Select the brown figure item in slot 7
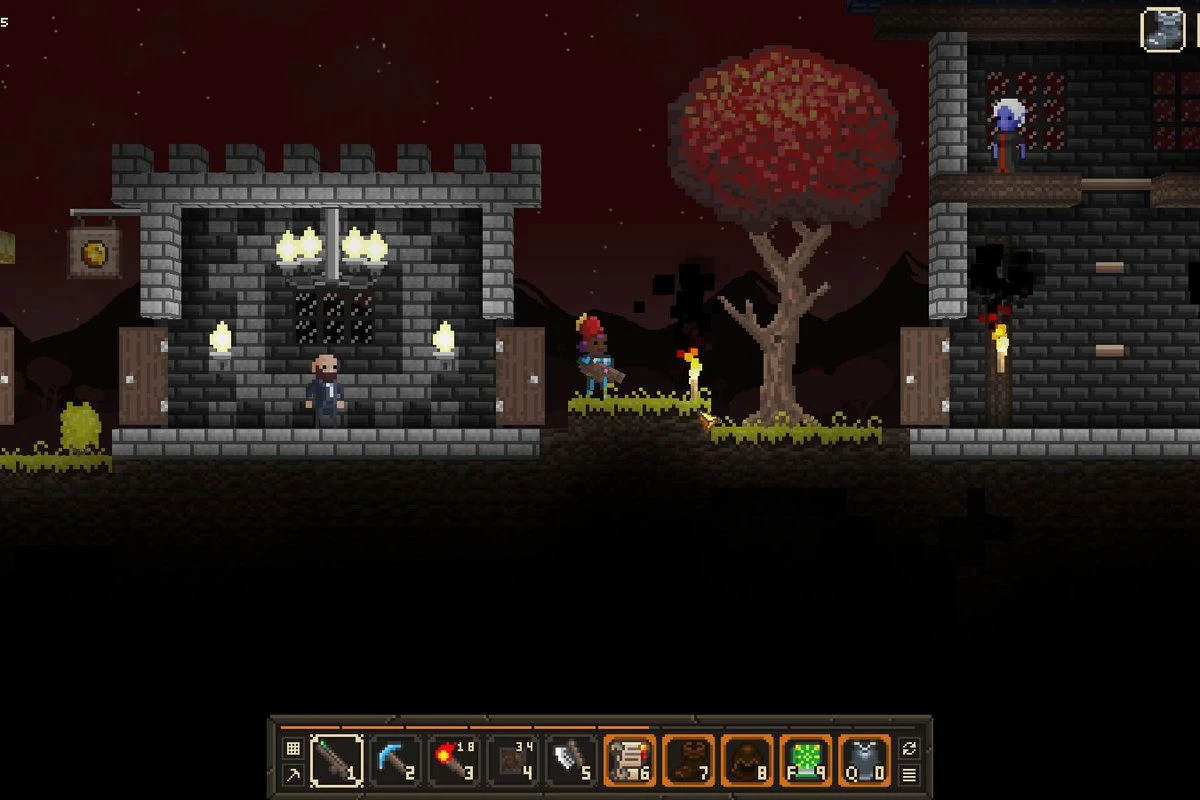This screenshot has height=800, width=1200. click(689, 761)
